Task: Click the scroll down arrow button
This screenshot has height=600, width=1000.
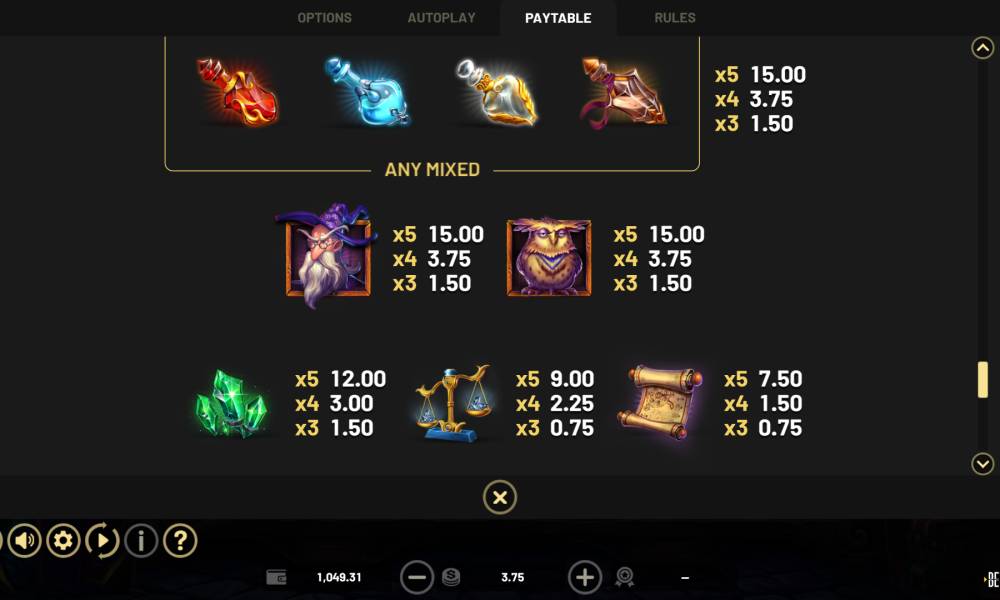Action: coord(983,463)
